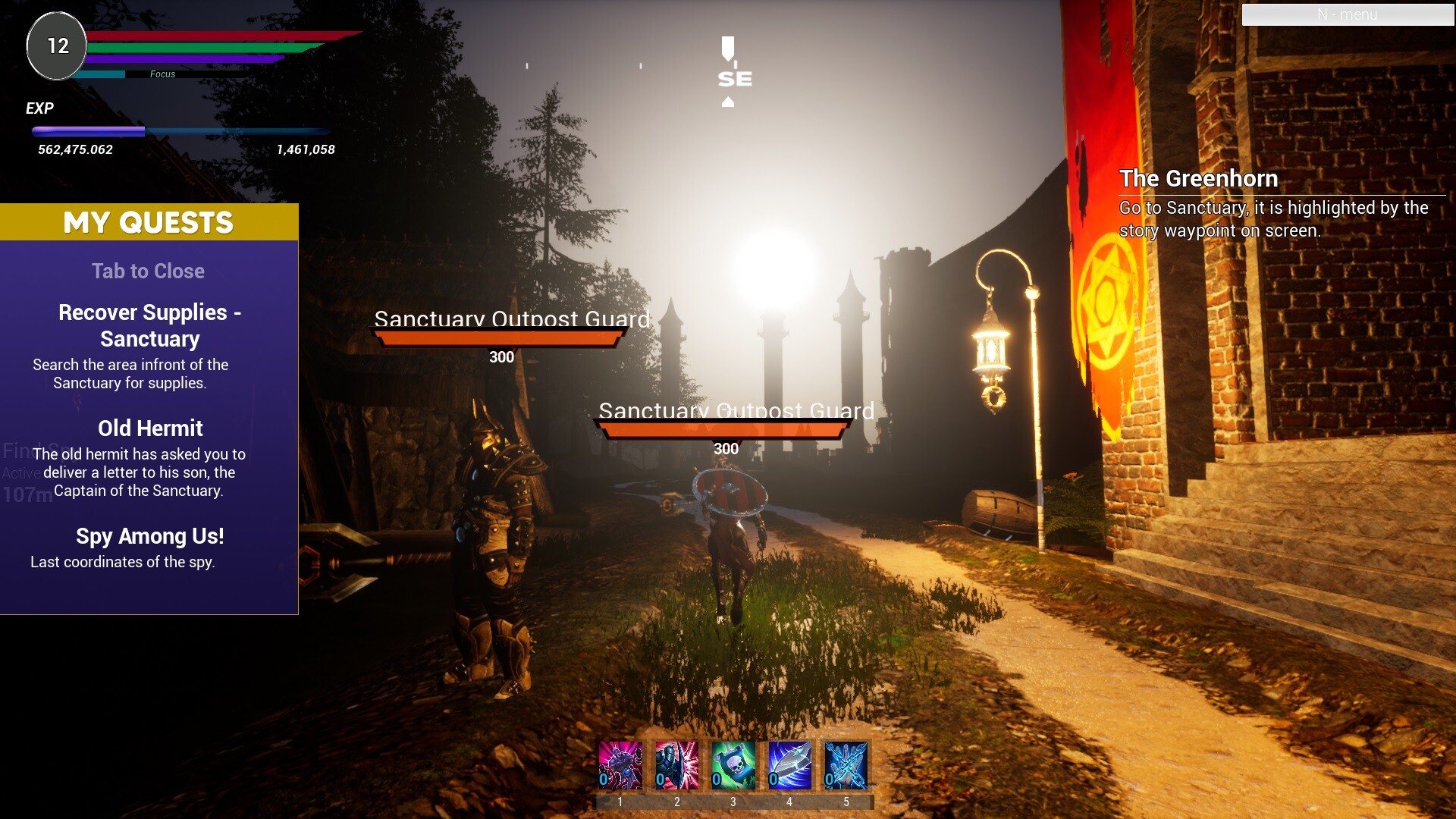The width and height of the screenshot is (1456, 819).
Task: Click the nearest Sanctuary Outpost Guard nameplate
Action: [x=736, y=410]
